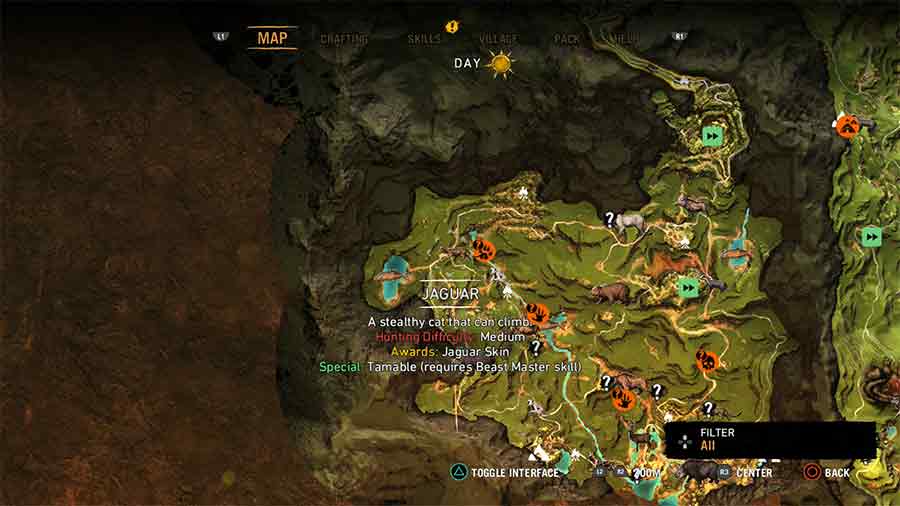
Task: Select the active Map tab
Action: (272, 38)
